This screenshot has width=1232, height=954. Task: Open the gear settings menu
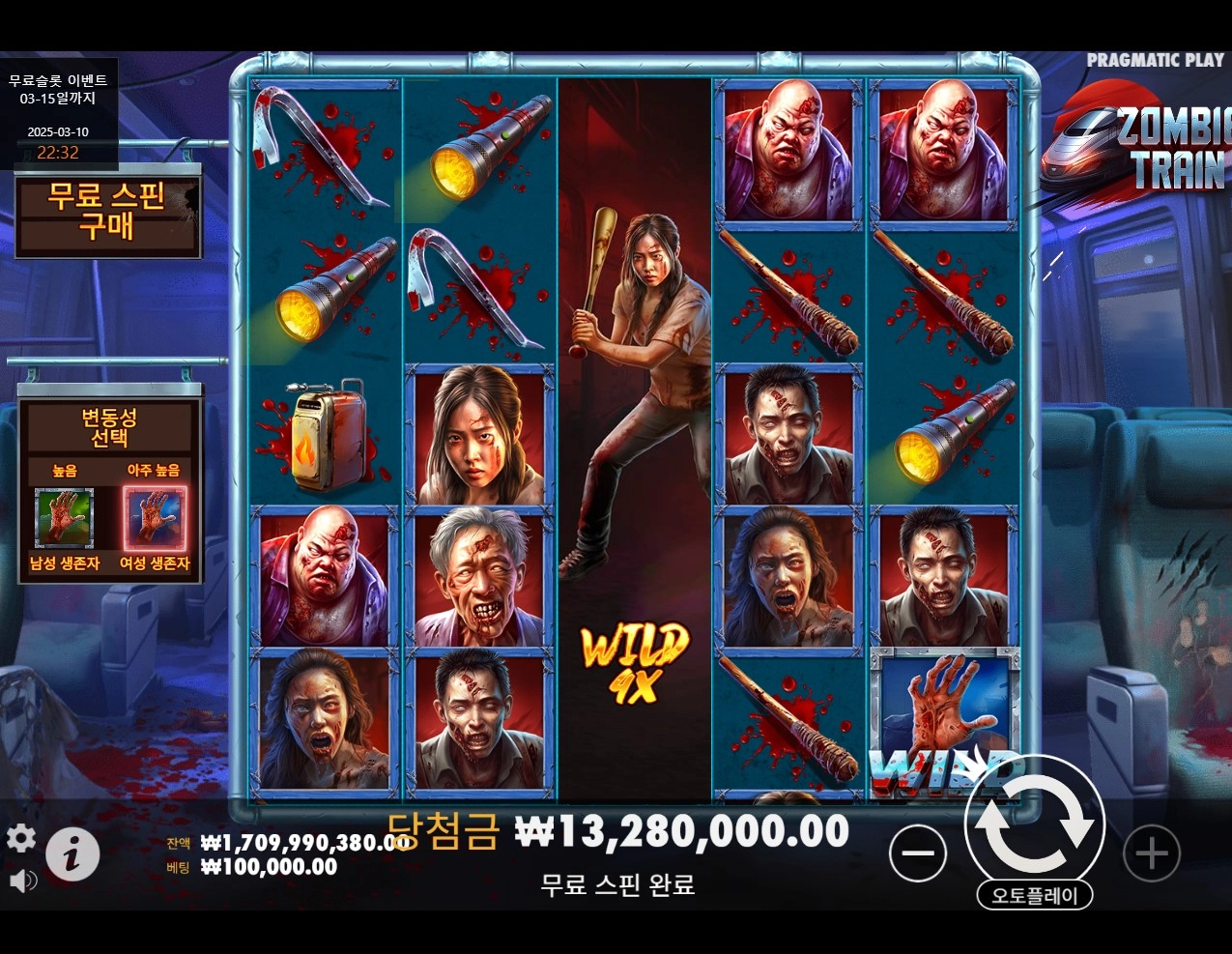[x=21, y=838]
